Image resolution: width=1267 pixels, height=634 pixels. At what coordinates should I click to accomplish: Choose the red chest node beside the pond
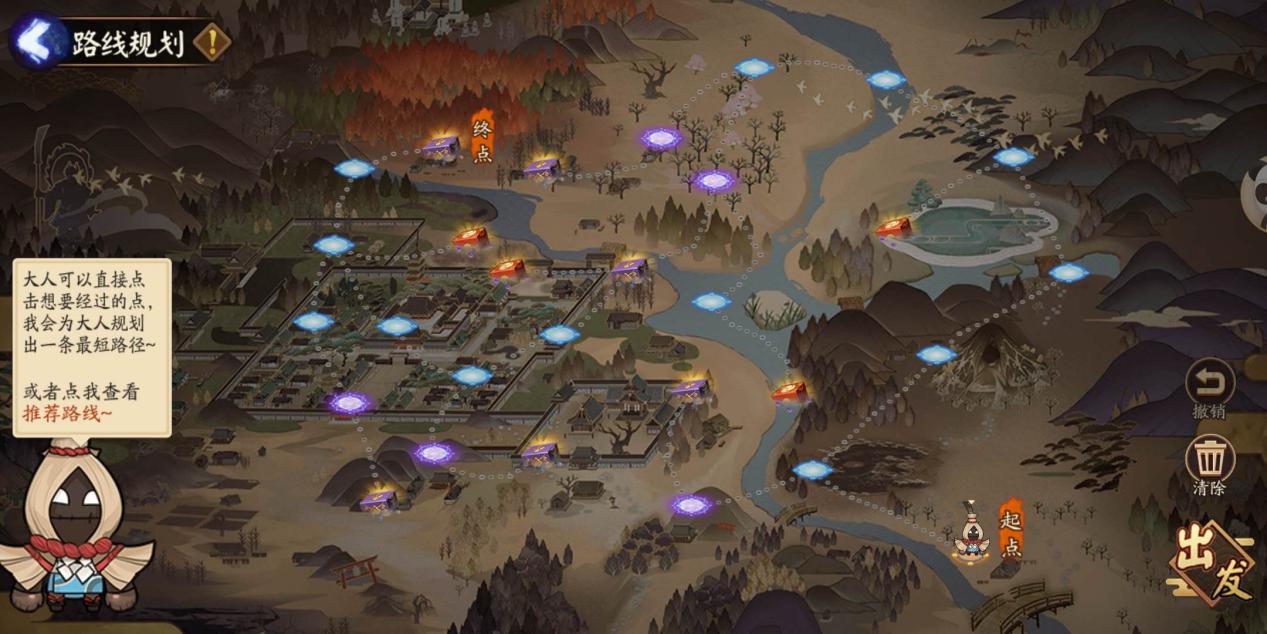(893, 228)
